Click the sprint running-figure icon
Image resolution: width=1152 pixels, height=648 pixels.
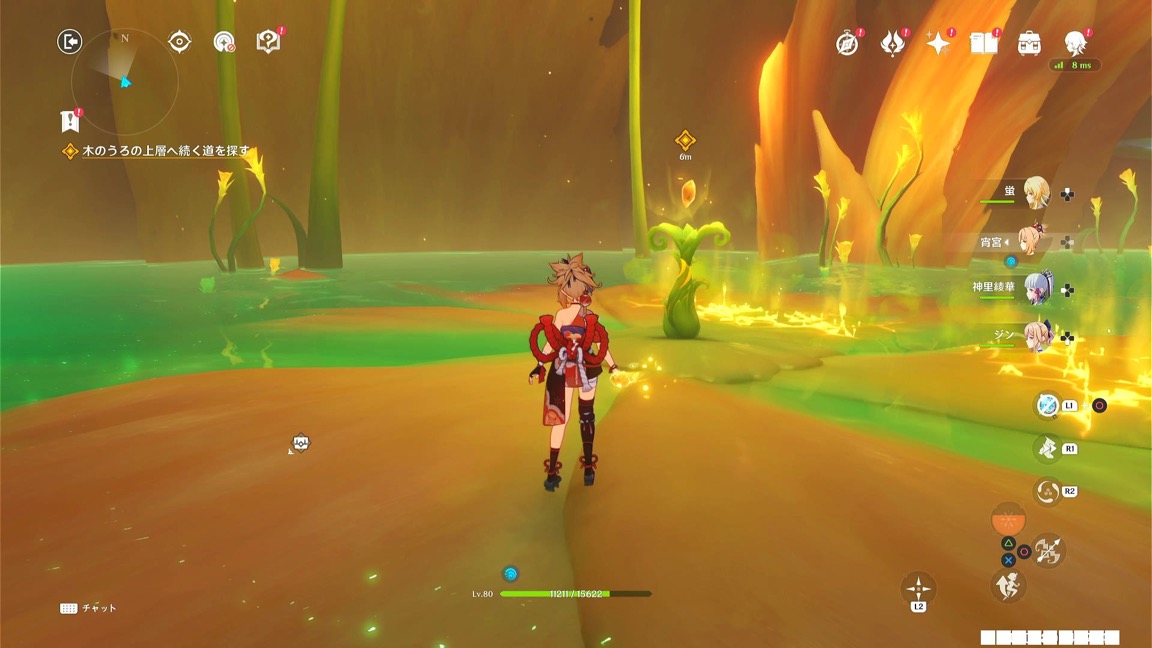coord(1008,586)
